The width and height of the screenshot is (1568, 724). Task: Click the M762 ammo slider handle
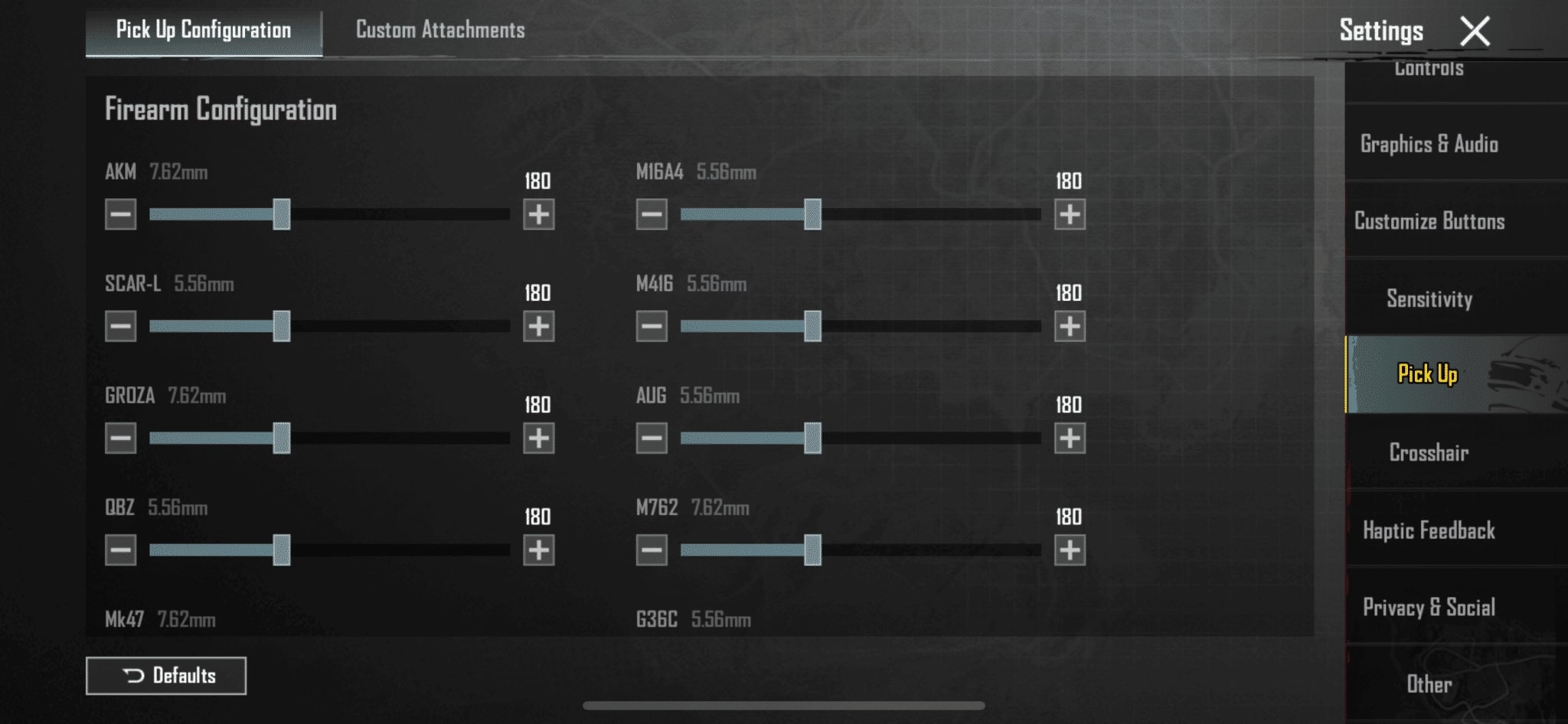click(x=812, y=550)
